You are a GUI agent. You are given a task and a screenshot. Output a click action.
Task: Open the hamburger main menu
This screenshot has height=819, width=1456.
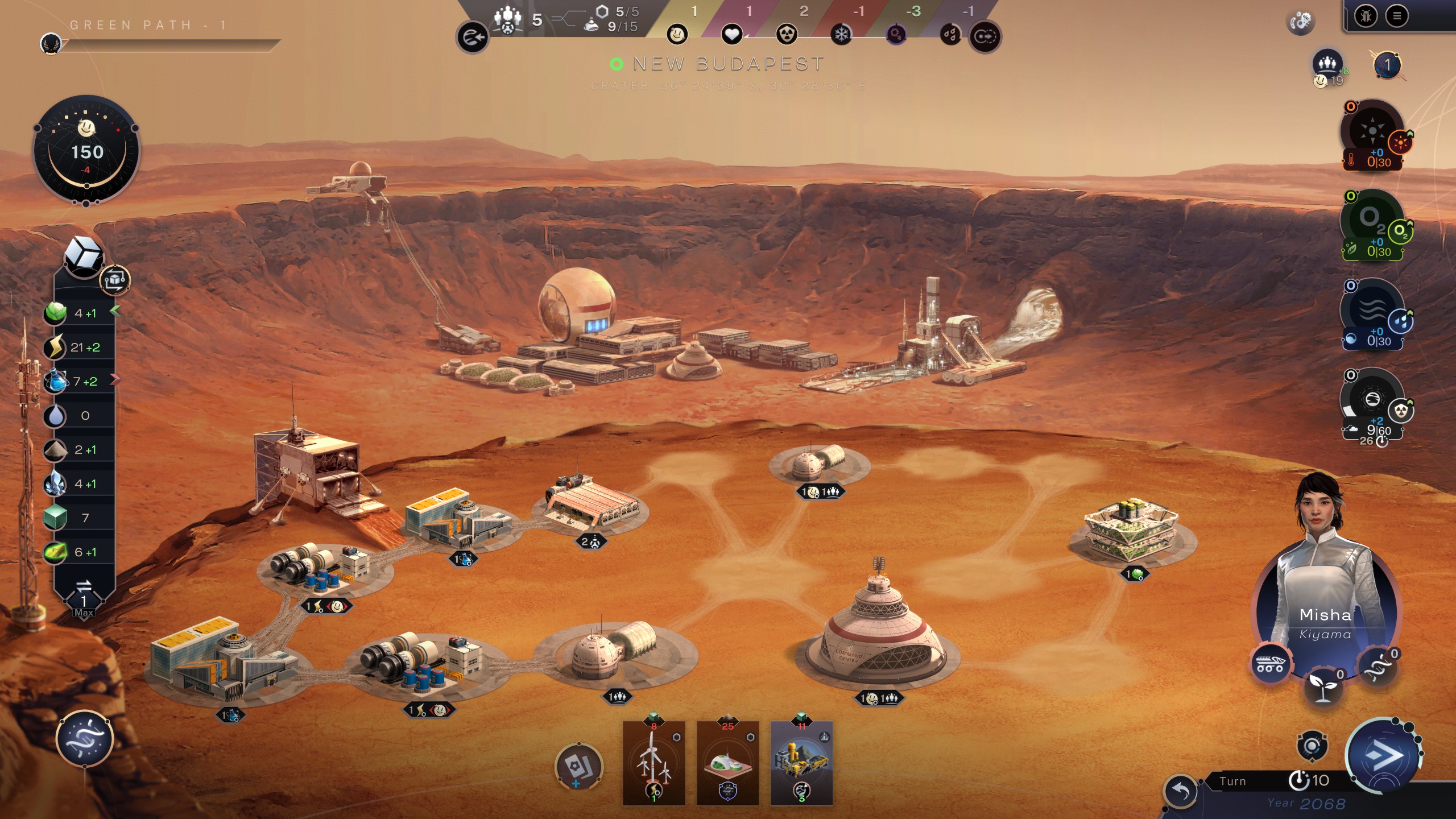pos(1396,16)
